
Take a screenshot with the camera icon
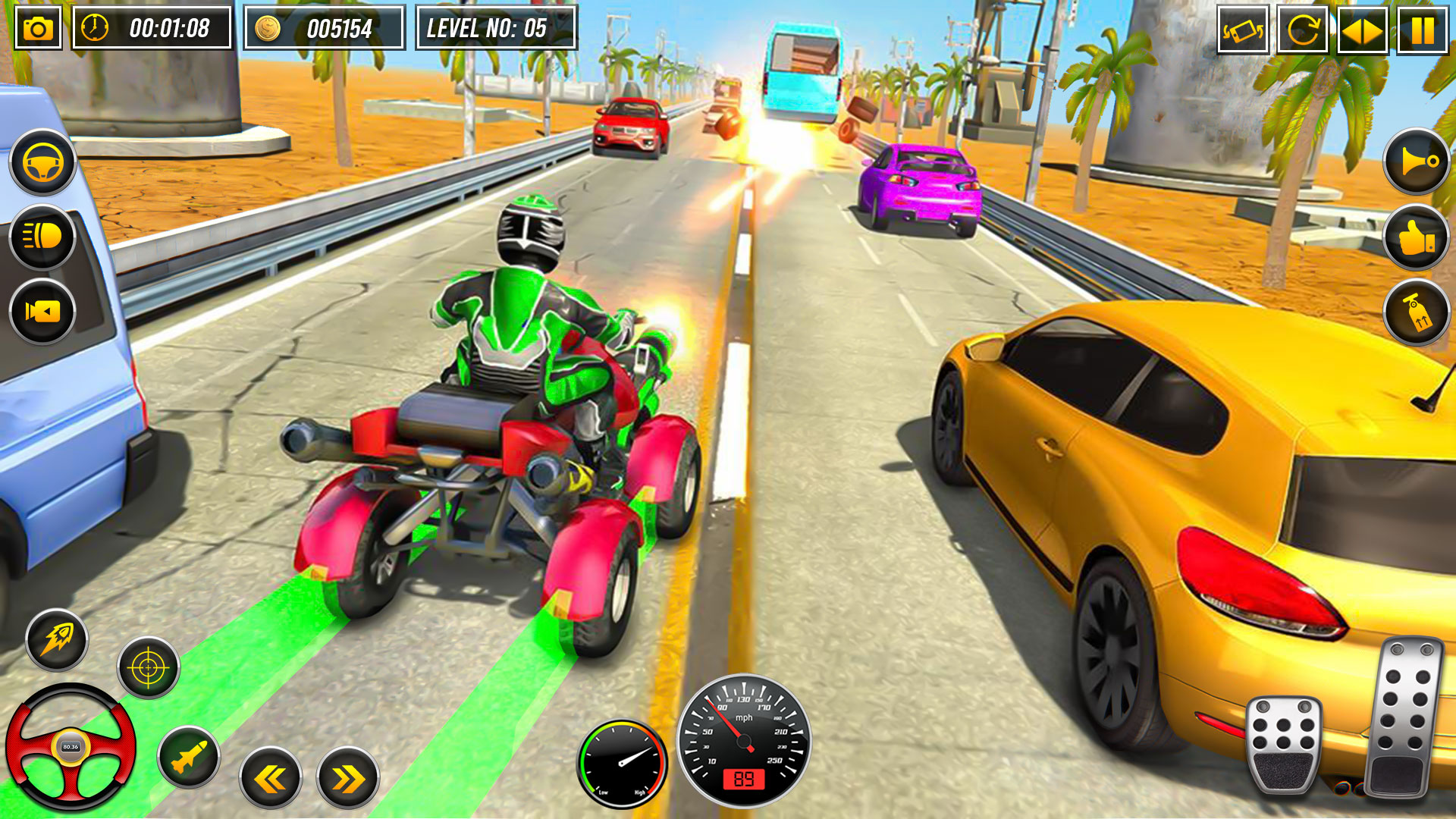click(x=37, y=29)
